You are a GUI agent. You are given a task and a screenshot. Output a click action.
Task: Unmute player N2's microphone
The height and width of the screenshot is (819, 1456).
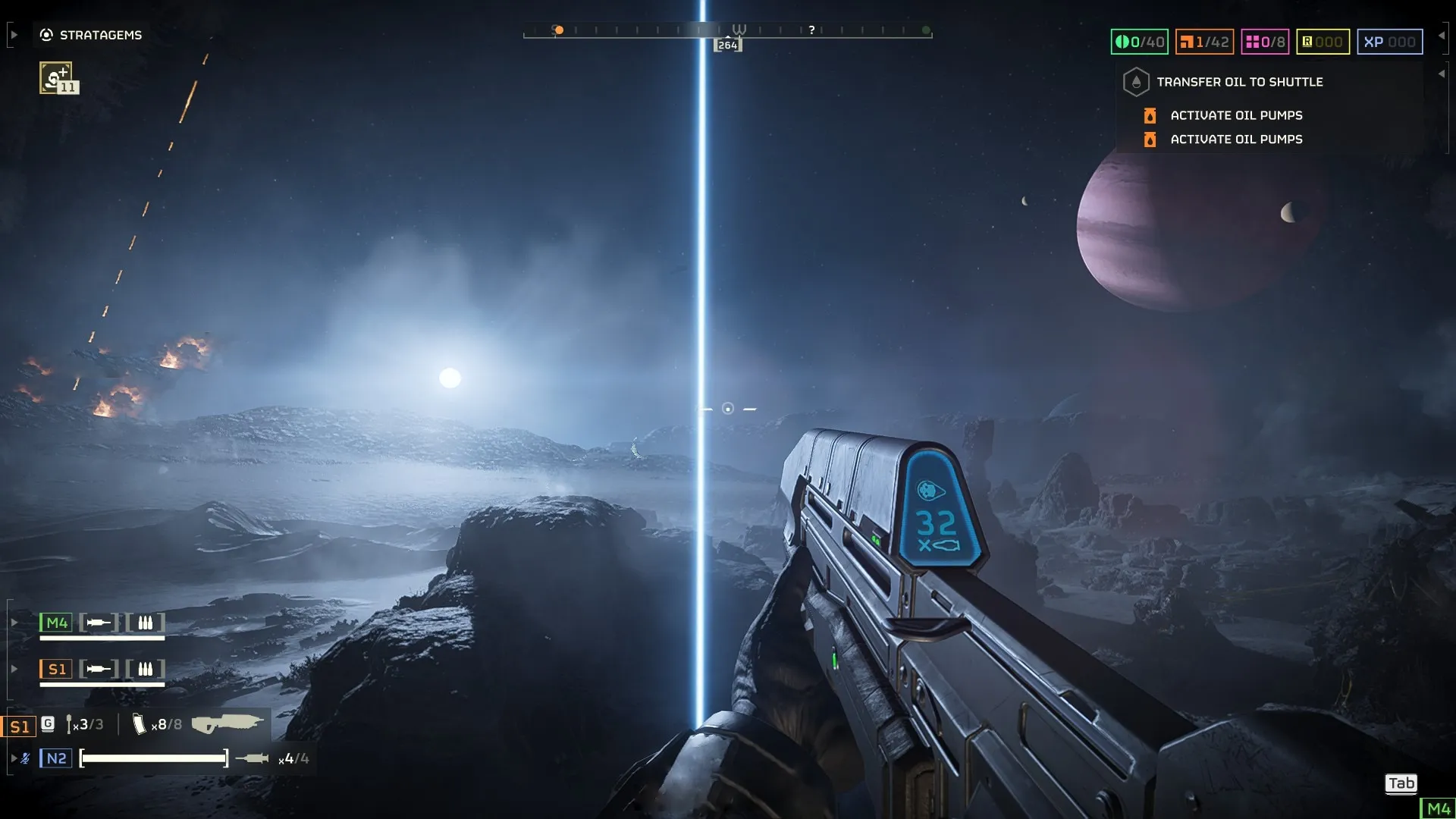(x=25, y=758)
